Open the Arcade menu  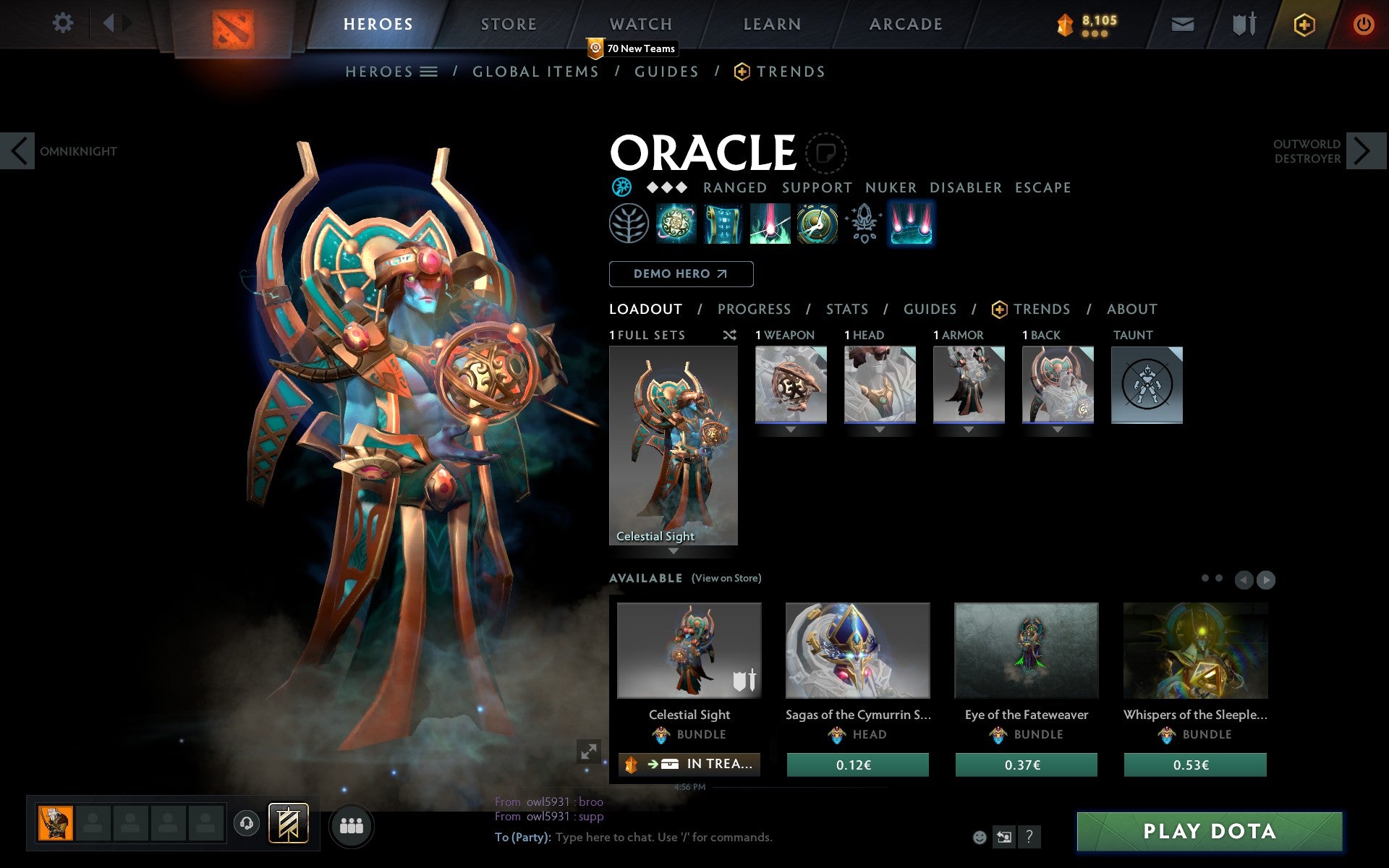(x=905, y=23)
